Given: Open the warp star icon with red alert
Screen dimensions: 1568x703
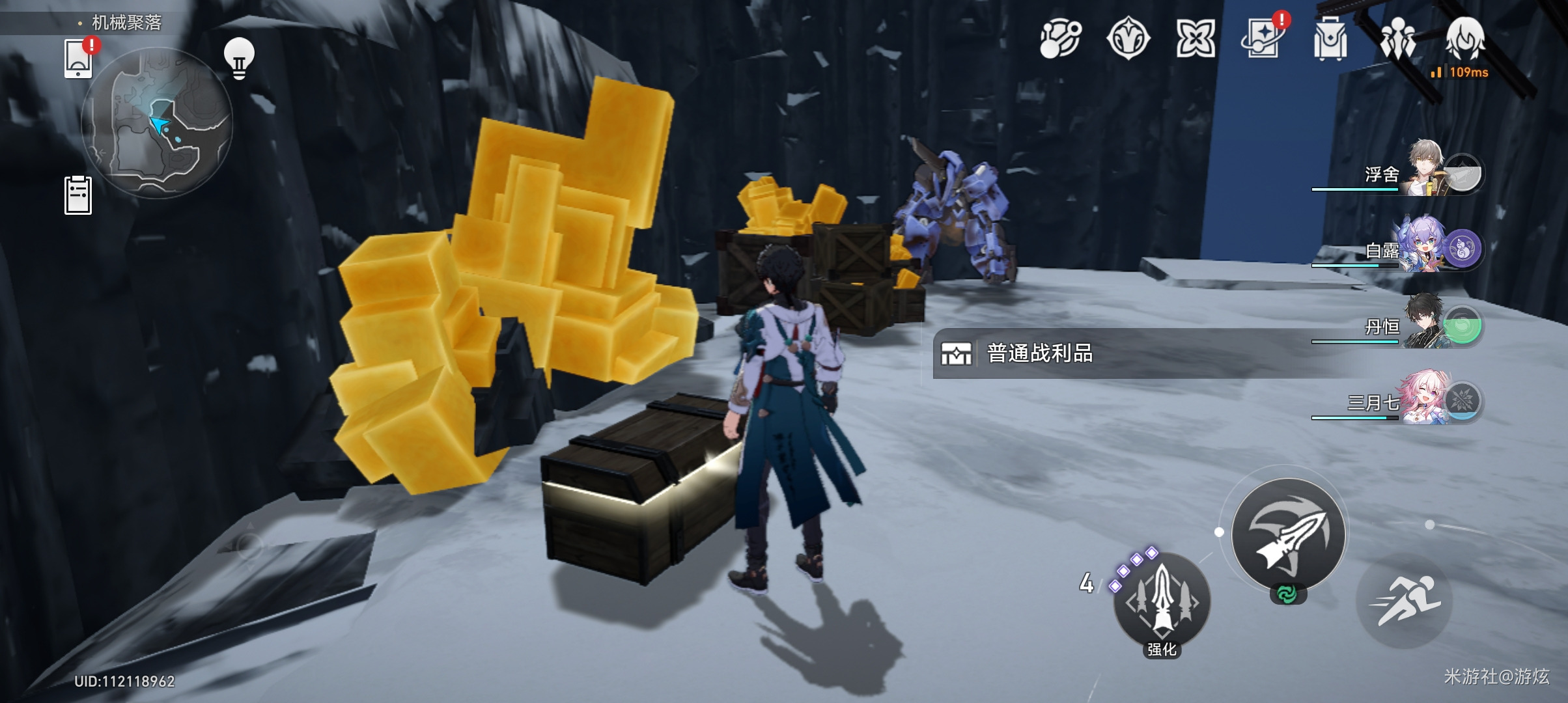Looking at the screenshot, I should tap(1263, 39).
